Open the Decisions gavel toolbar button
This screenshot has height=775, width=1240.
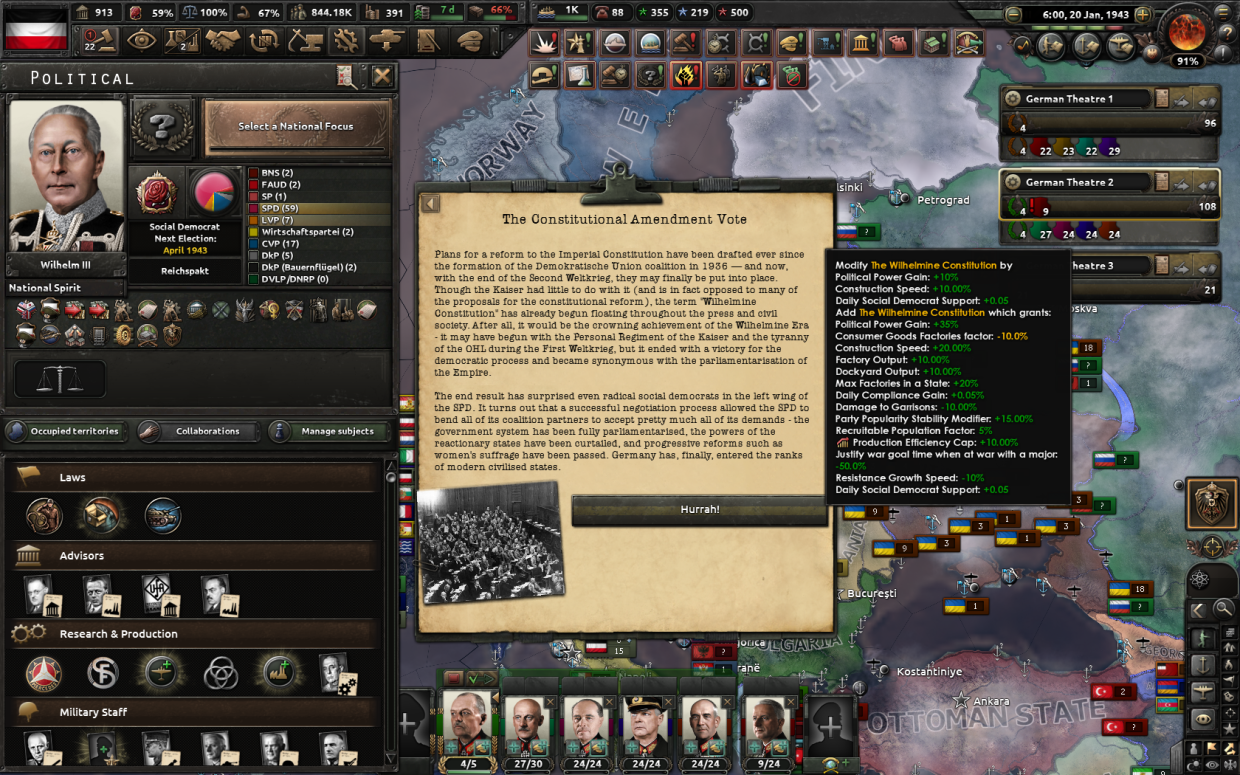click(x=104, y=40)
